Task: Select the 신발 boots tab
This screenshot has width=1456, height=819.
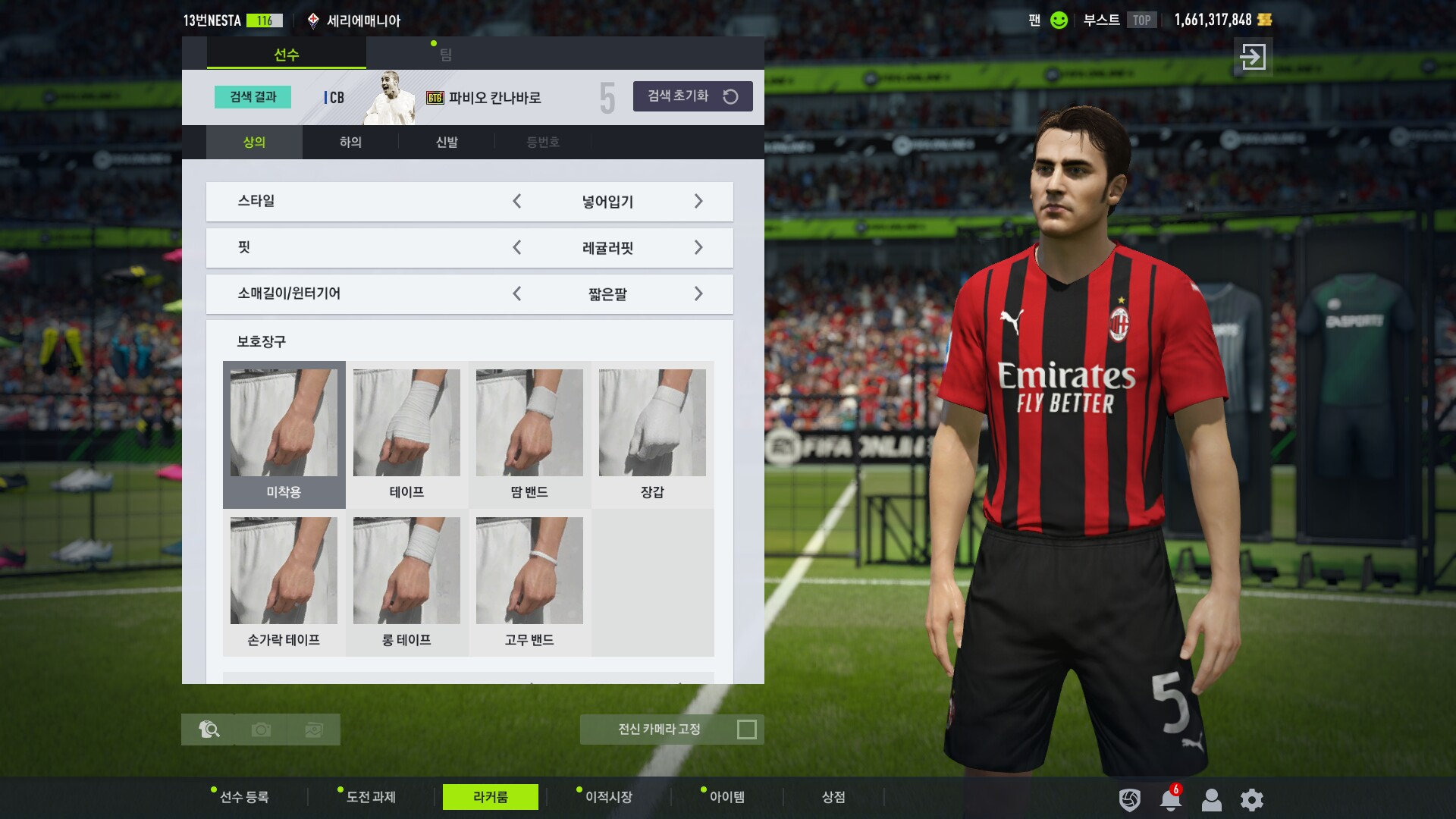Action: 447,142
